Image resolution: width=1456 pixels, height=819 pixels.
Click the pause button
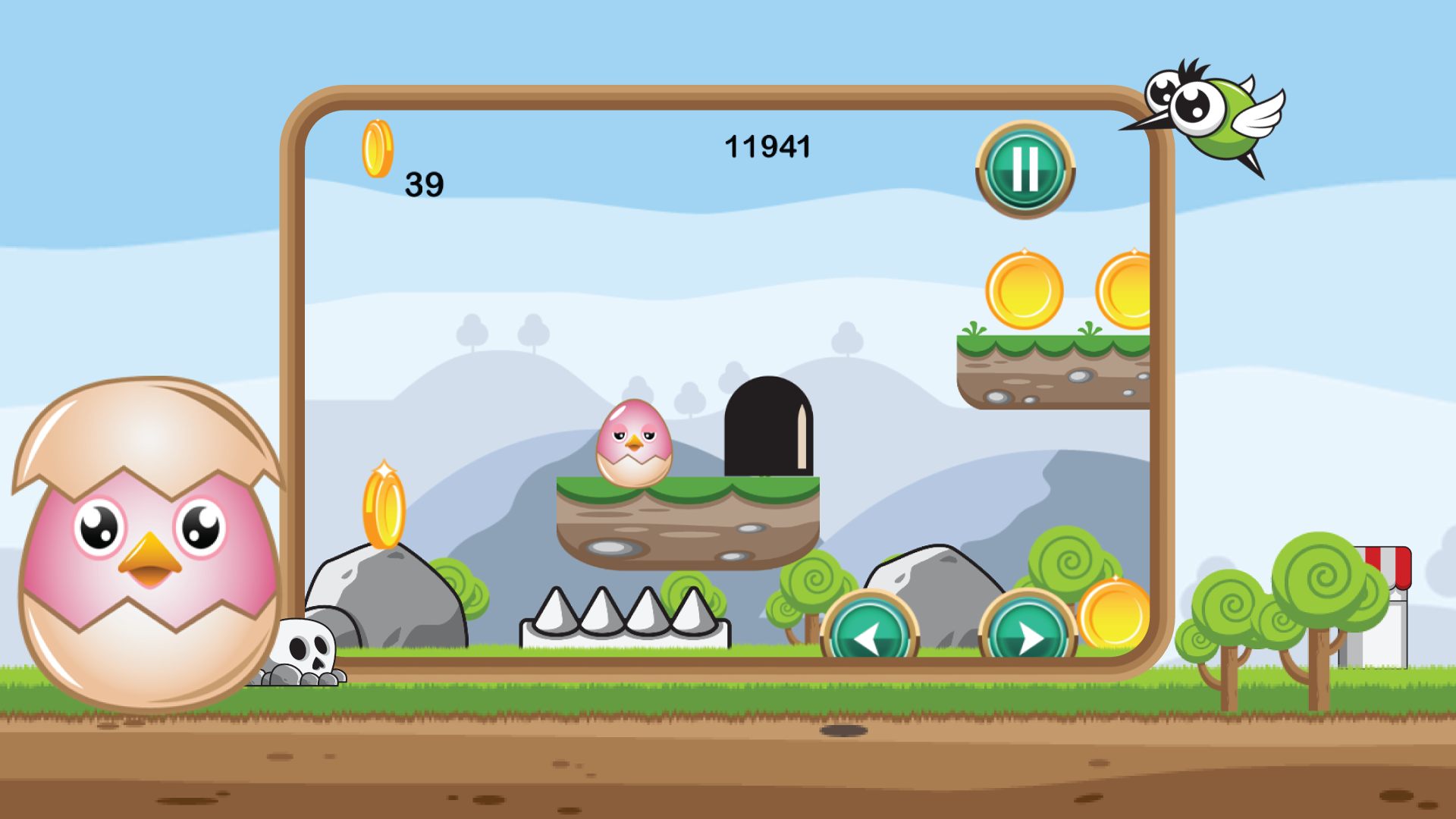click(1026, 168)
